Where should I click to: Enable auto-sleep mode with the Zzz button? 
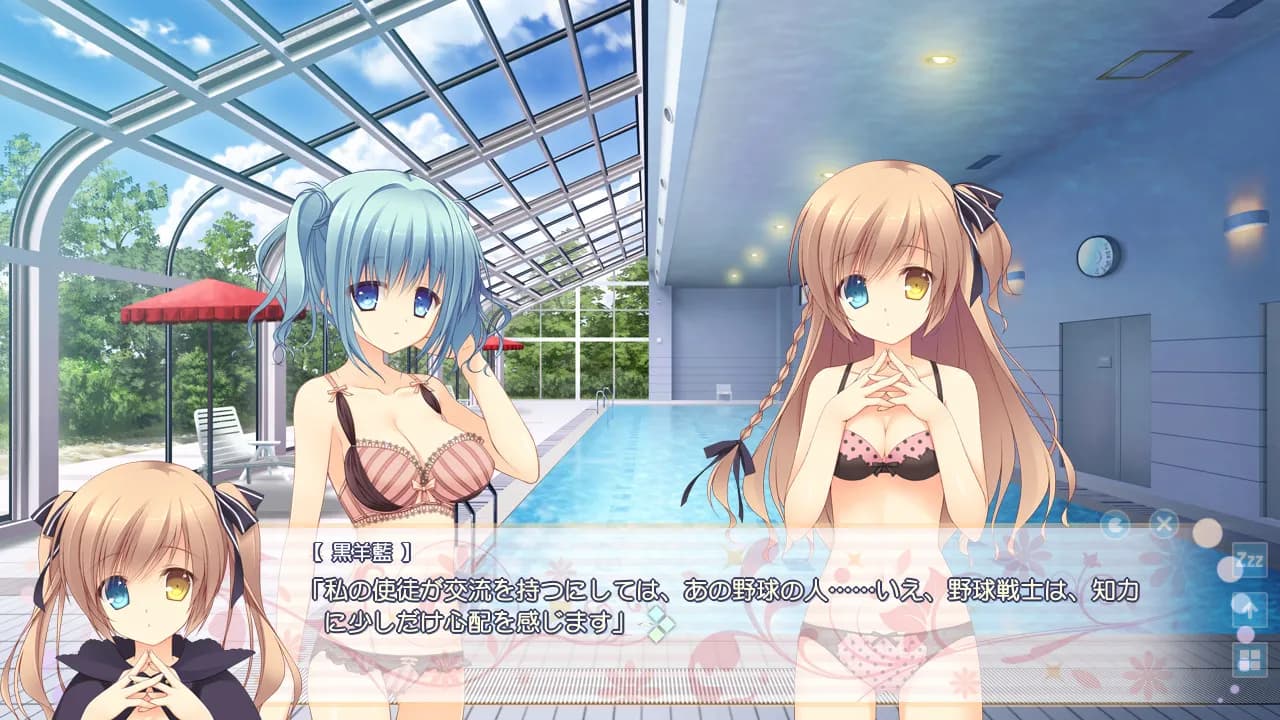click(x=1249, y=562)
